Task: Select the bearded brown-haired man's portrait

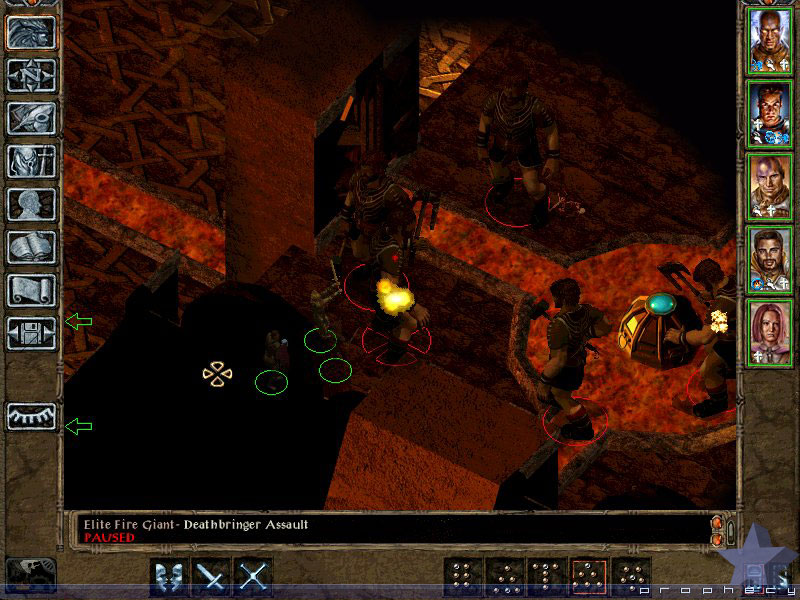Action: point(770,258)
